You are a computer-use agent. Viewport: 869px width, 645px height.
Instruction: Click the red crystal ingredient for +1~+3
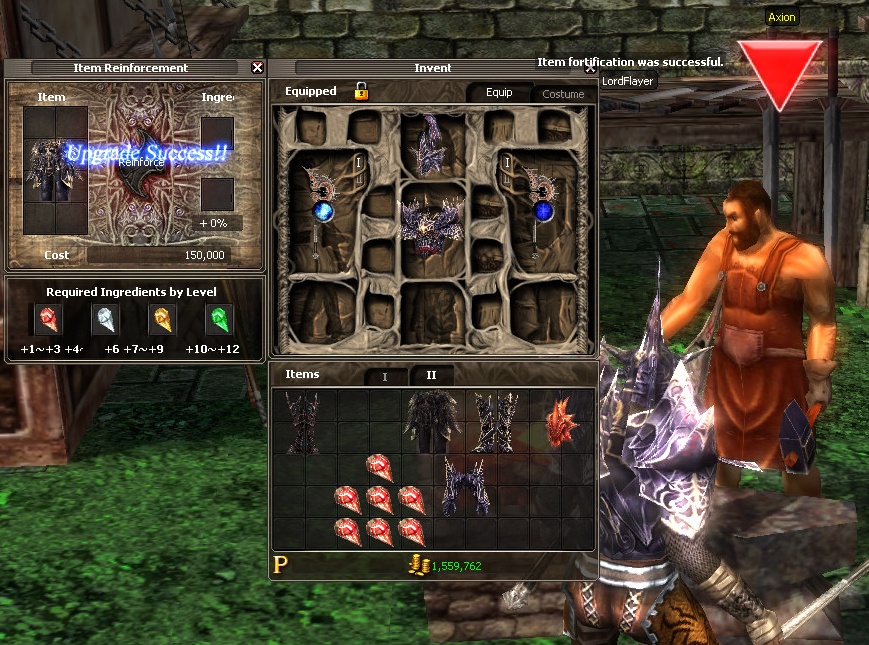pyautogui.click(x=48, y=320)
